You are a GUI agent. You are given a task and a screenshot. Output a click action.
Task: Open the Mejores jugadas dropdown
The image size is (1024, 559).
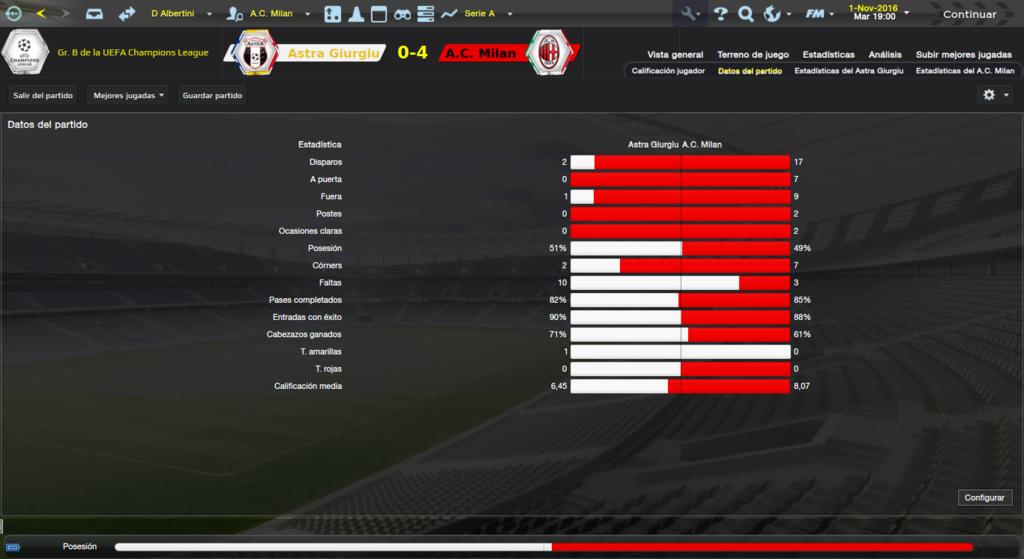pos(127,96)
